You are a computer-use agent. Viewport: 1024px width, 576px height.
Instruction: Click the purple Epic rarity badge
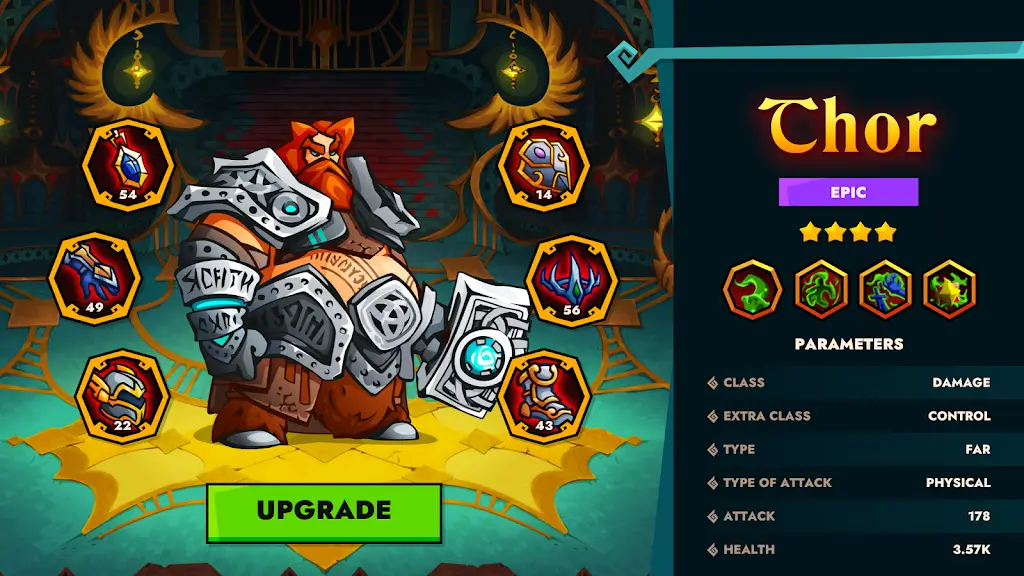(x=848, y=192)
